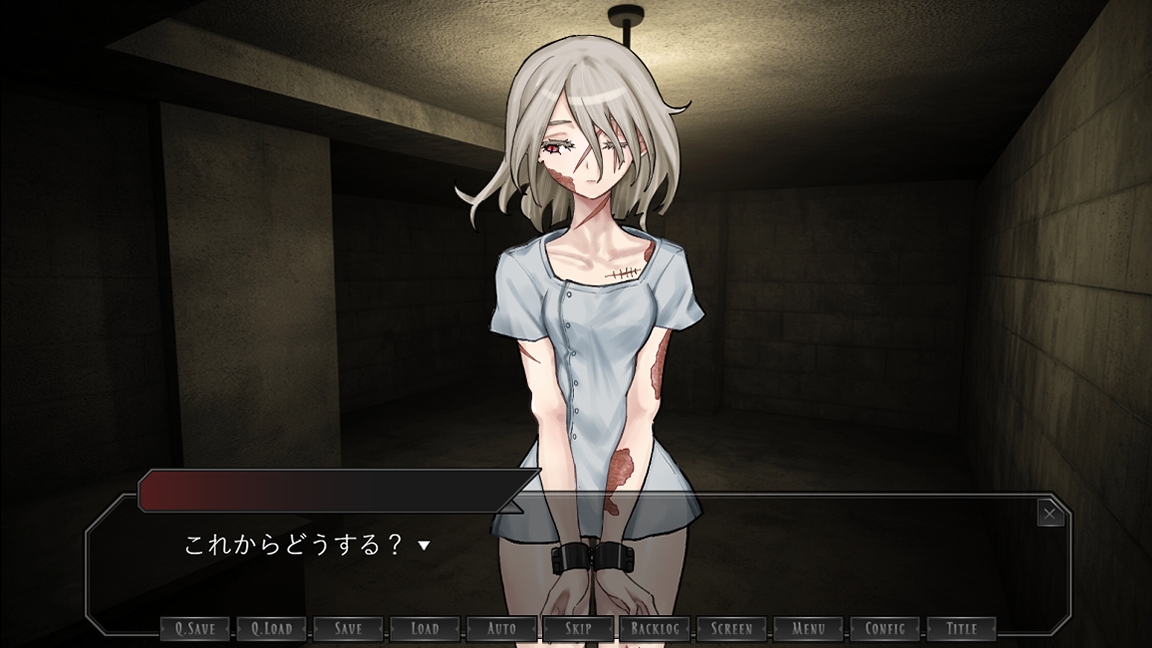Open the Save menu
The image size is (1152, 648).
coord(348,629)
